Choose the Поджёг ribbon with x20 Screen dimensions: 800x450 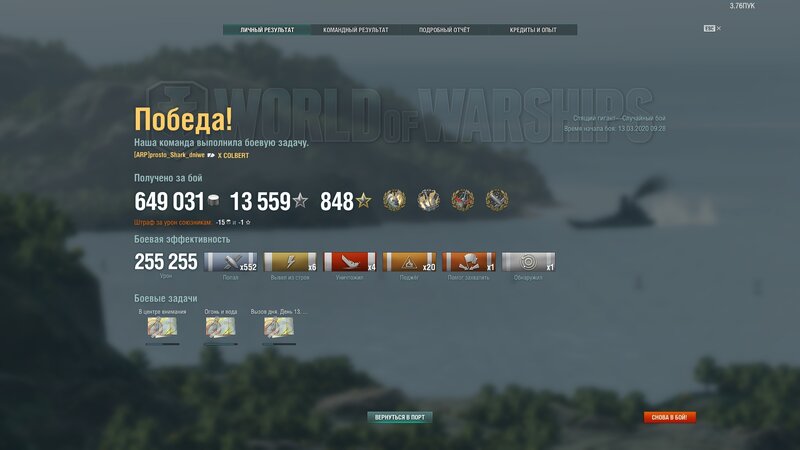409,262
